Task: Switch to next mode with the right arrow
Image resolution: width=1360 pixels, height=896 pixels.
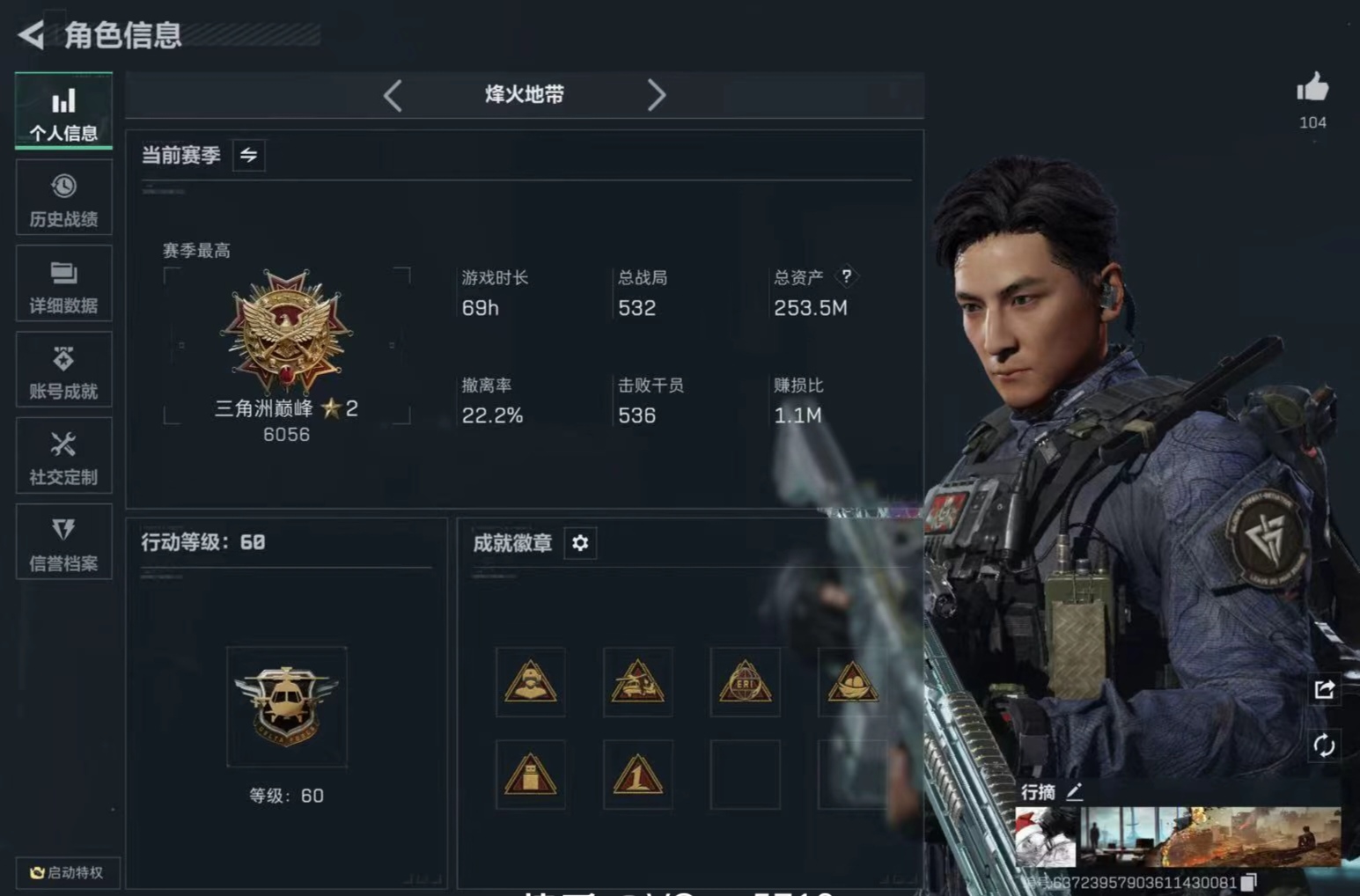Action: (x=657, y=95)
